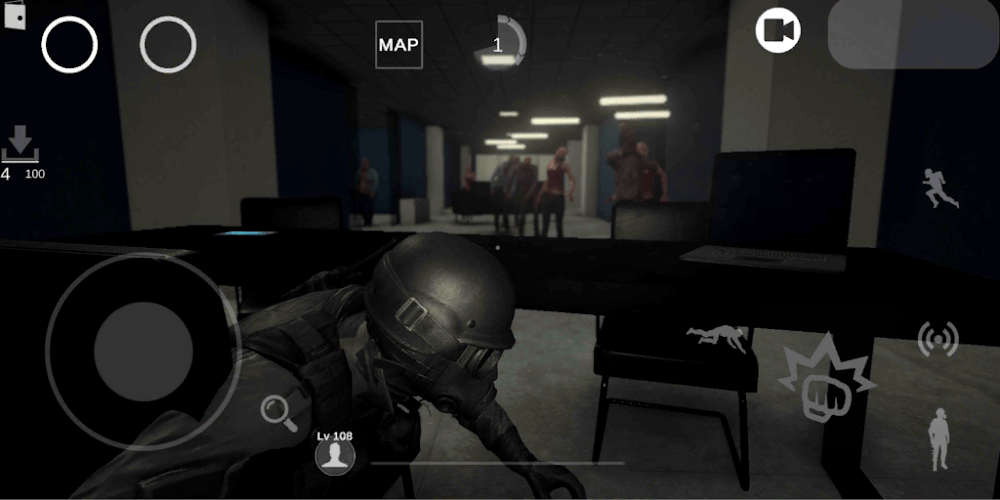The height and width of the screenshot is (500, 1000).
Task: Open the Lv 108 player profile
Action: [x=336, y=456]
